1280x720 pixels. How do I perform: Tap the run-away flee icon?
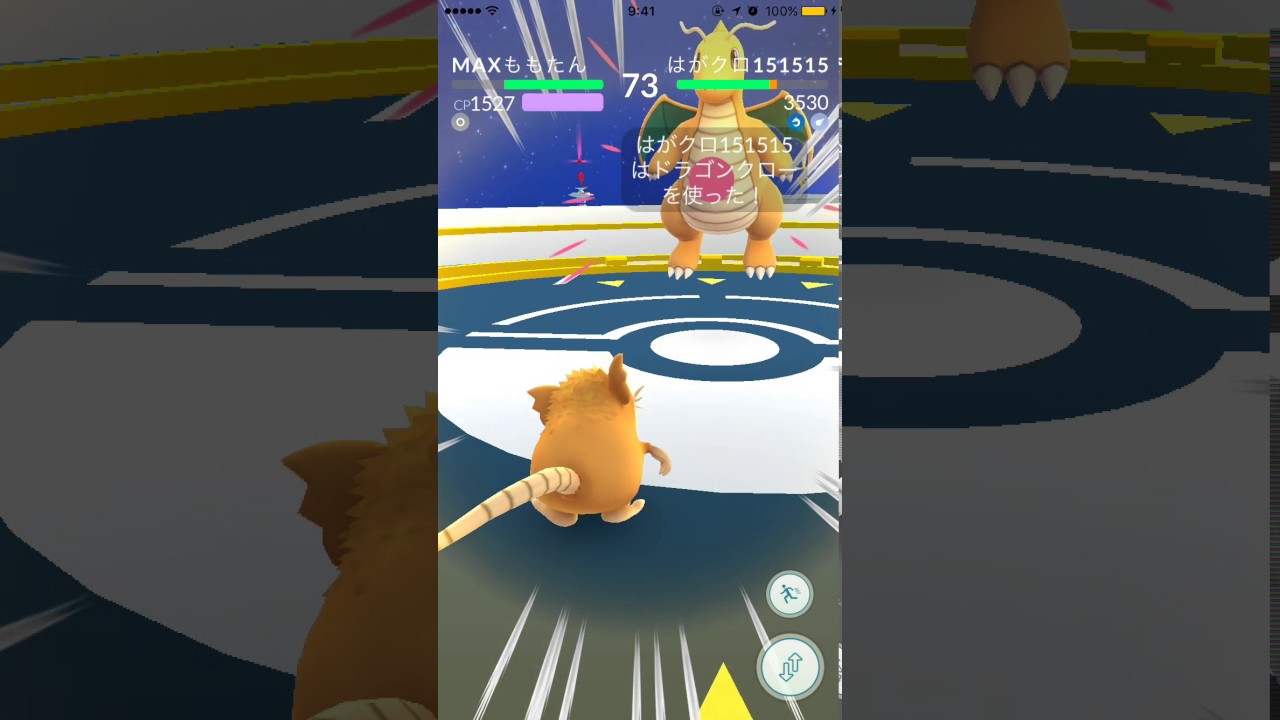click(790, 592)
